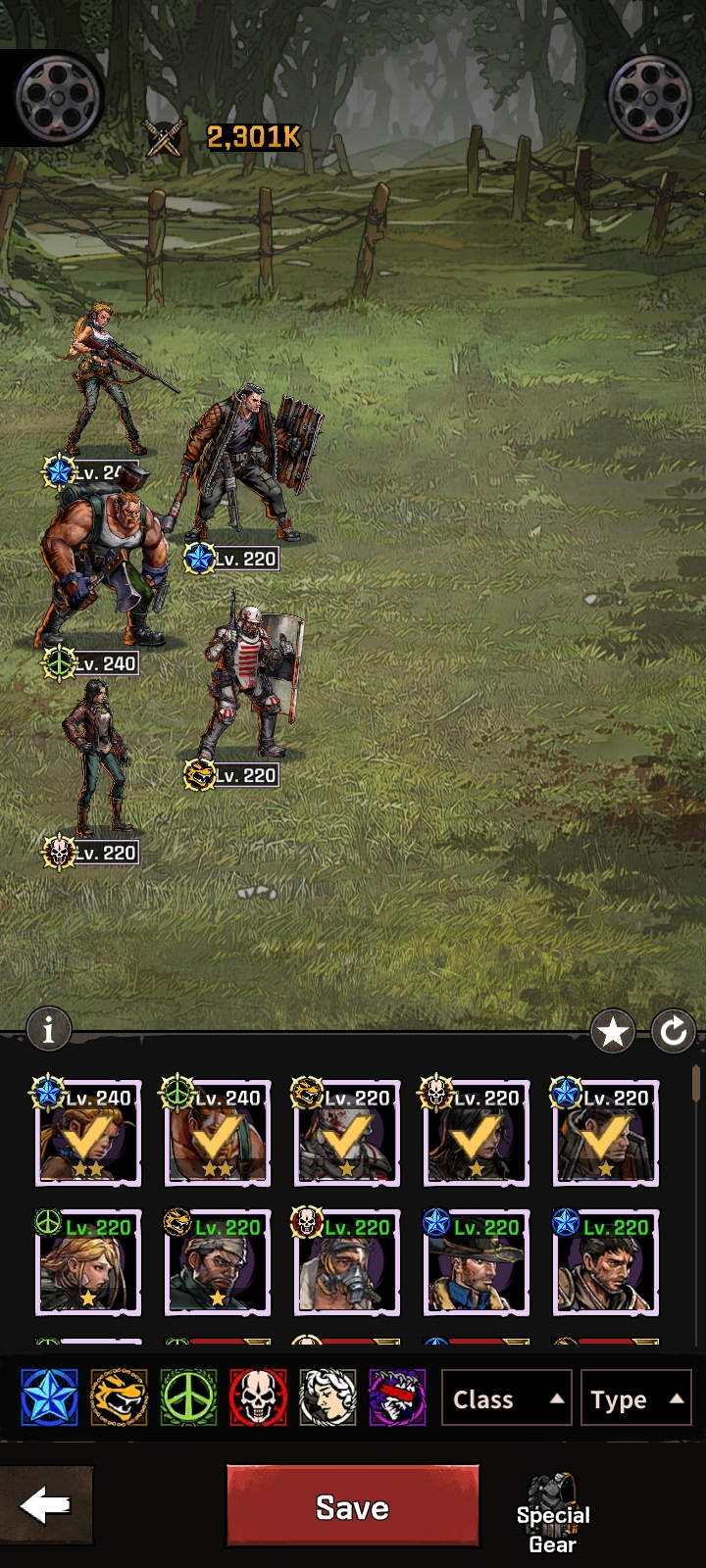Select the purple bandana skull faction filter

[x=397, y=1397]
